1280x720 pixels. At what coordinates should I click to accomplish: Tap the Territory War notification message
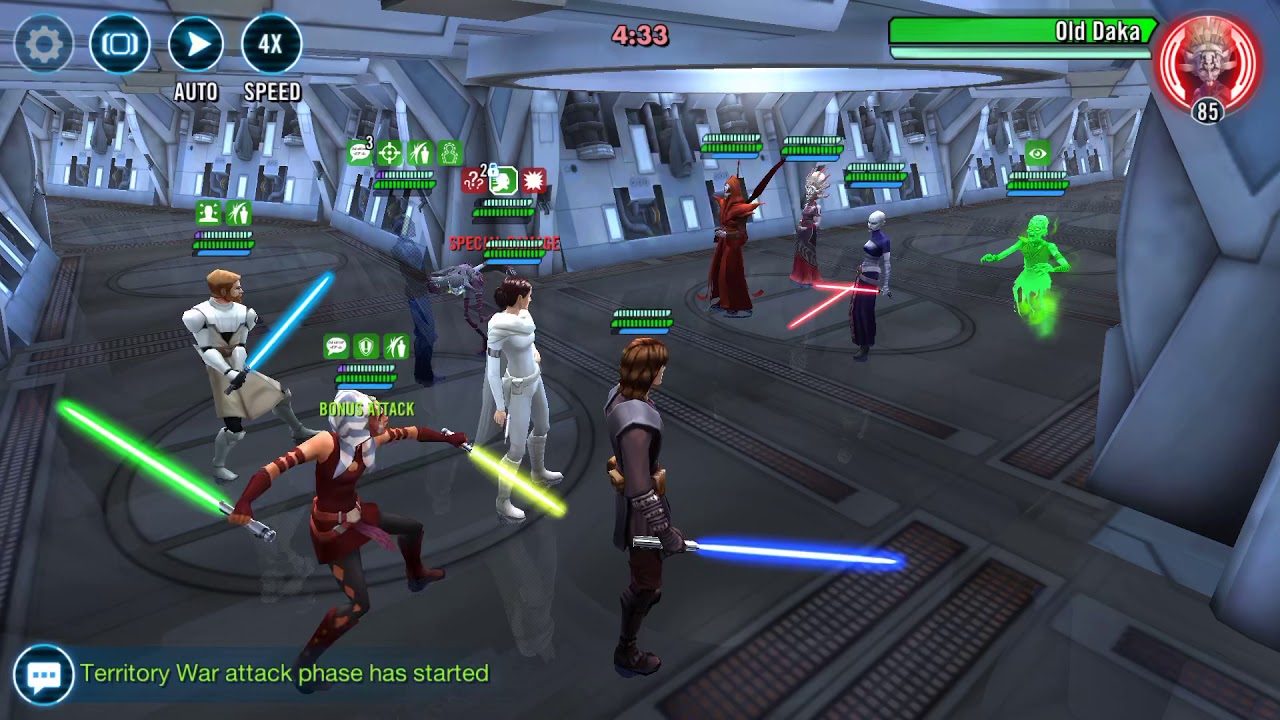285,674
